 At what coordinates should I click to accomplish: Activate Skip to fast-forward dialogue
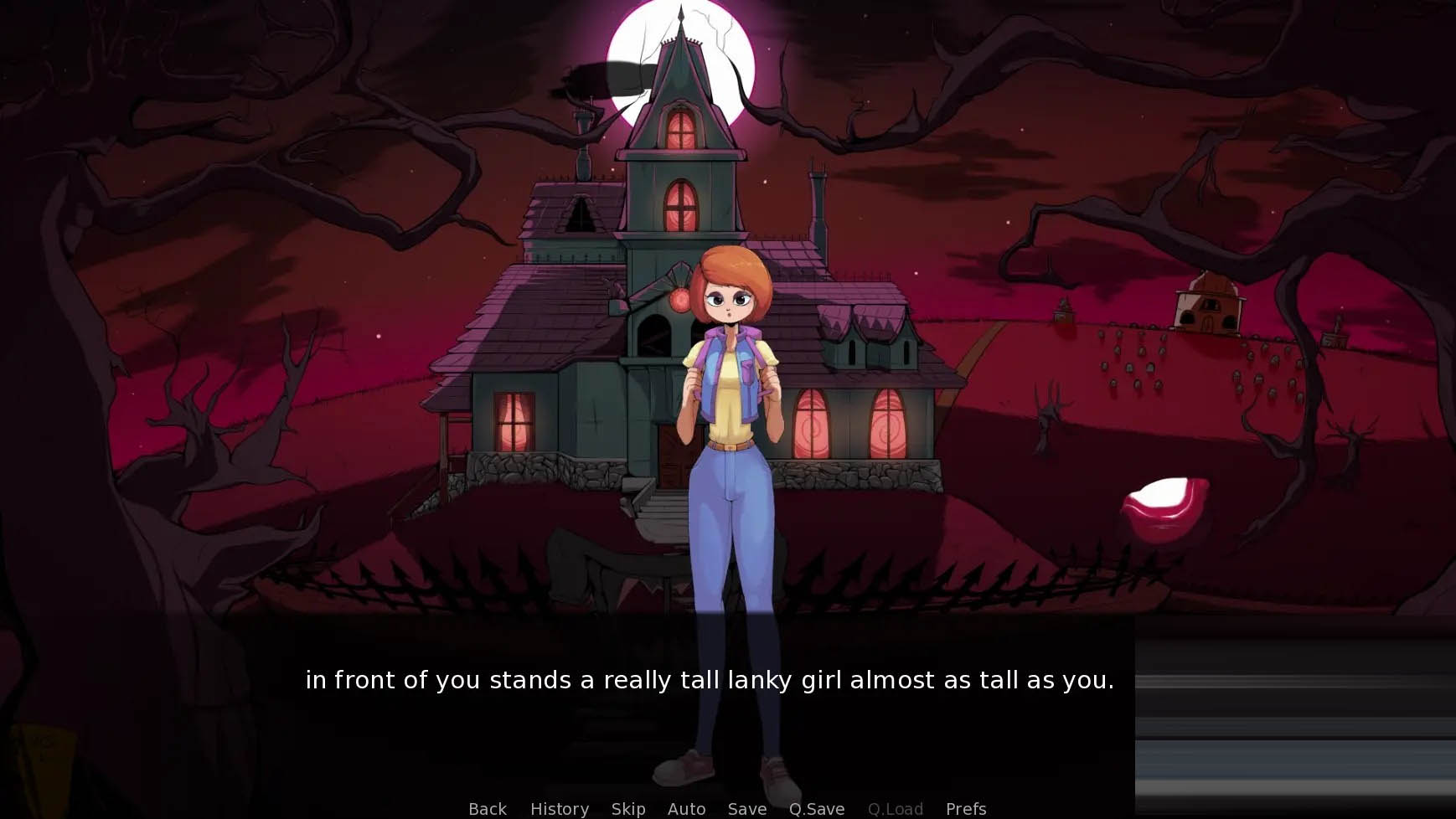(627, 808)
